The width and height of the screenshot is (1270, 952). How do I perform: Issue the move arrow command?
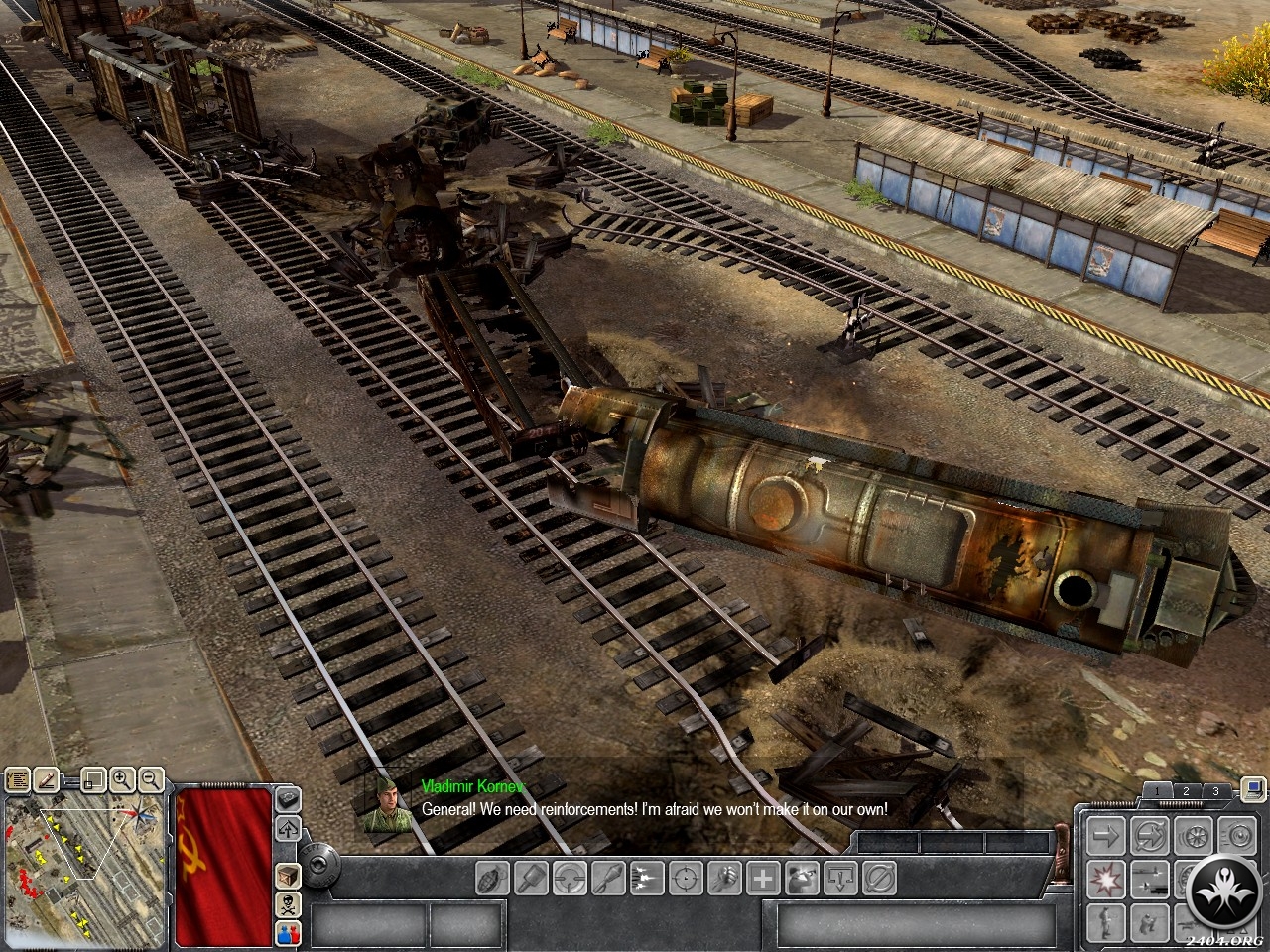[x=1105, y=835]
